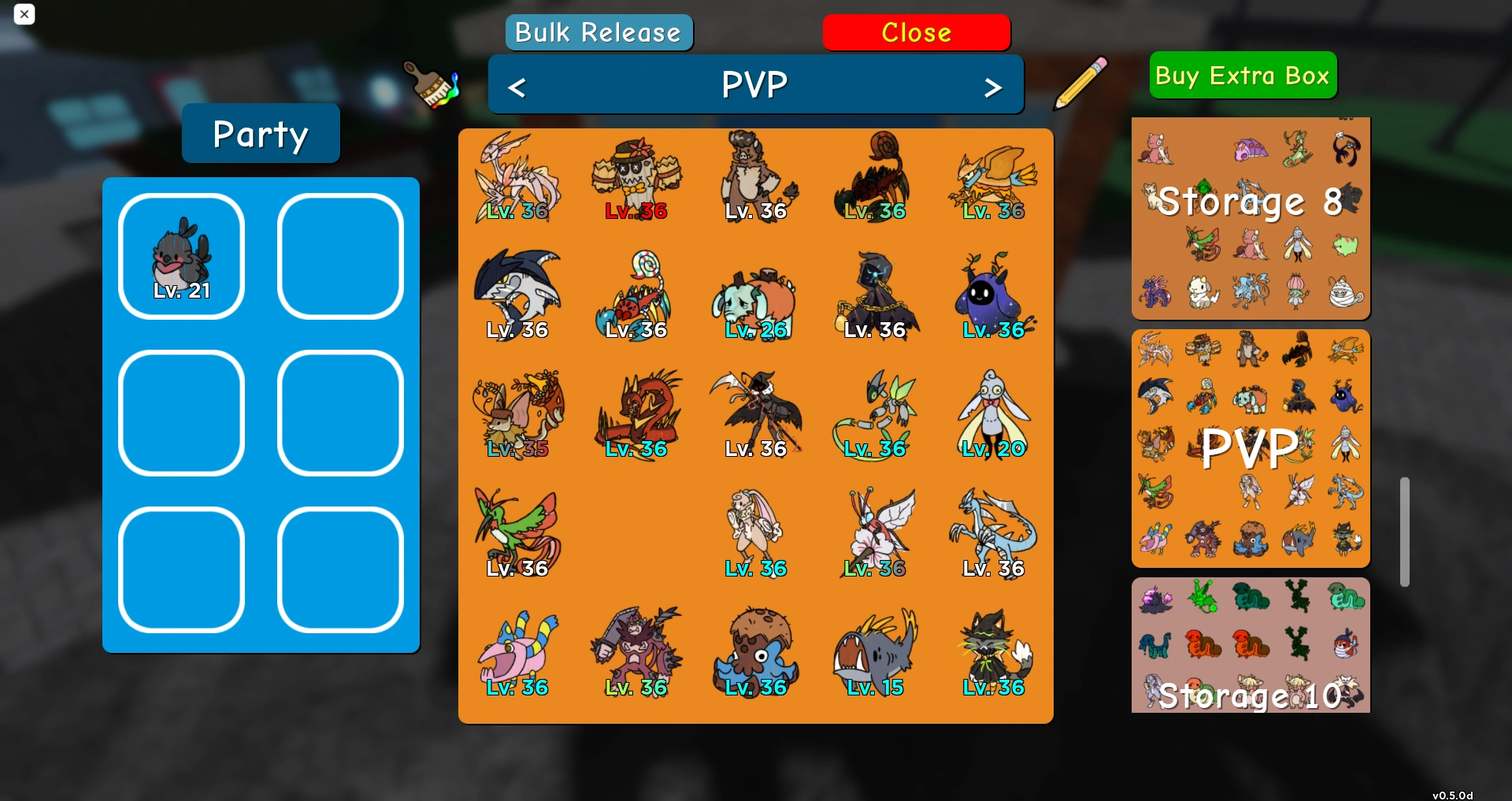This screenshot has height=801, width=1512.
Task: Select the Lv. 15 fish creature
Action: click(875, 651)
